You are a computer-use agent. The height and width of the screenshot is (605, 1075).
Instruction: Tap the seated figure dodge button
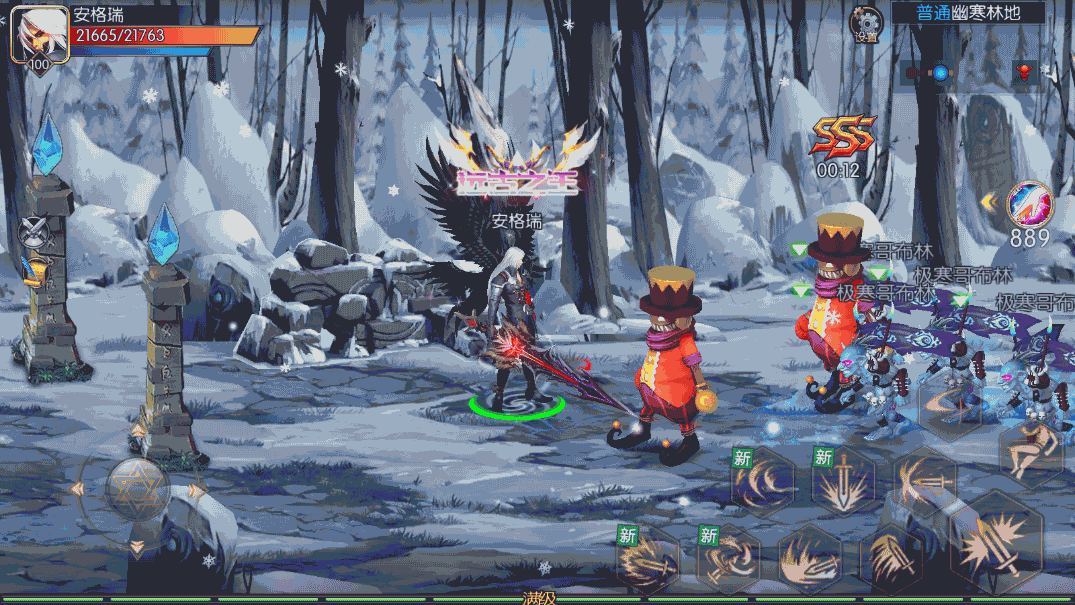(x=1030, y=452)
